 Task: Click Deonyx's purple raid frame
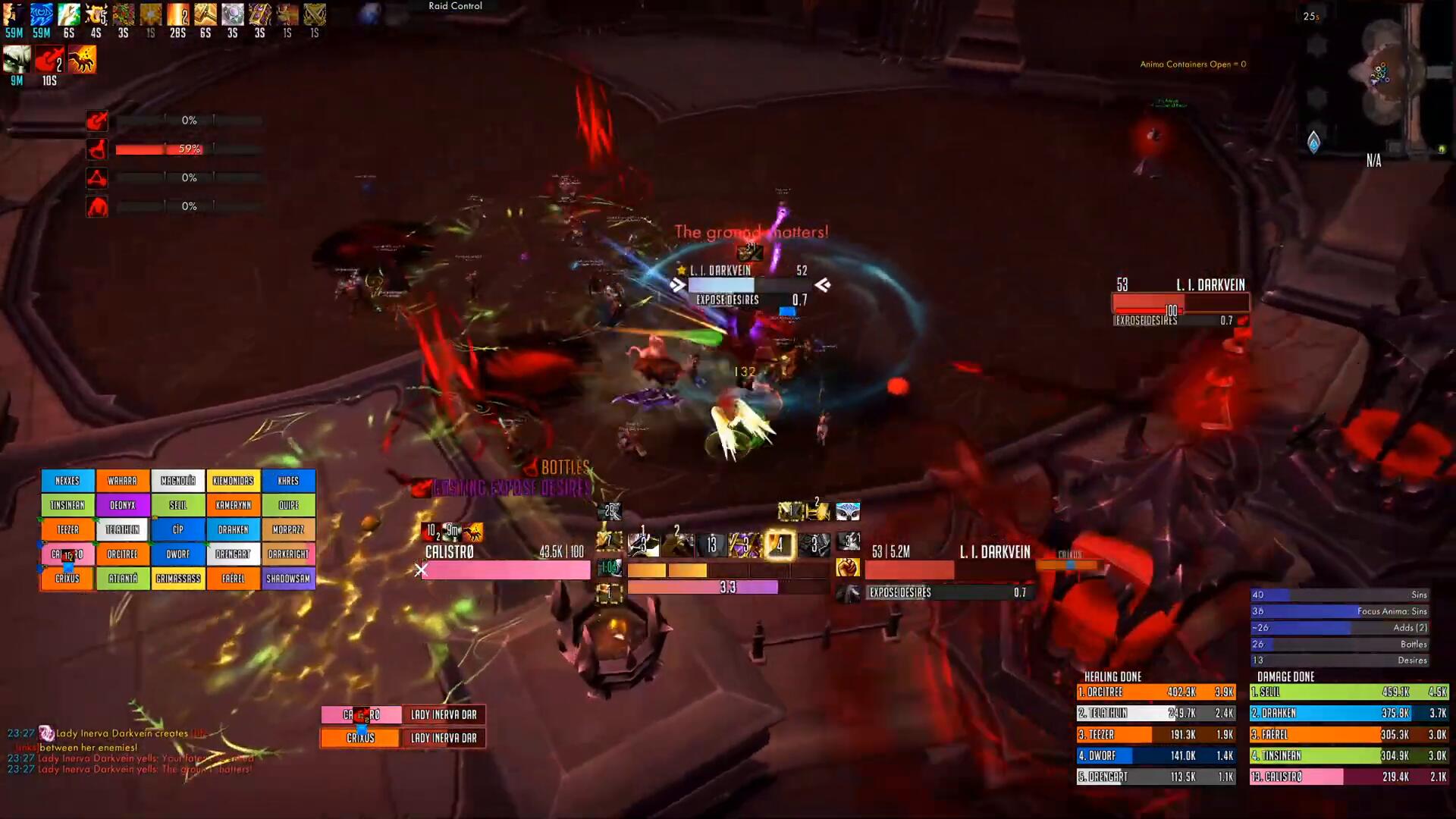coord(123,505)
